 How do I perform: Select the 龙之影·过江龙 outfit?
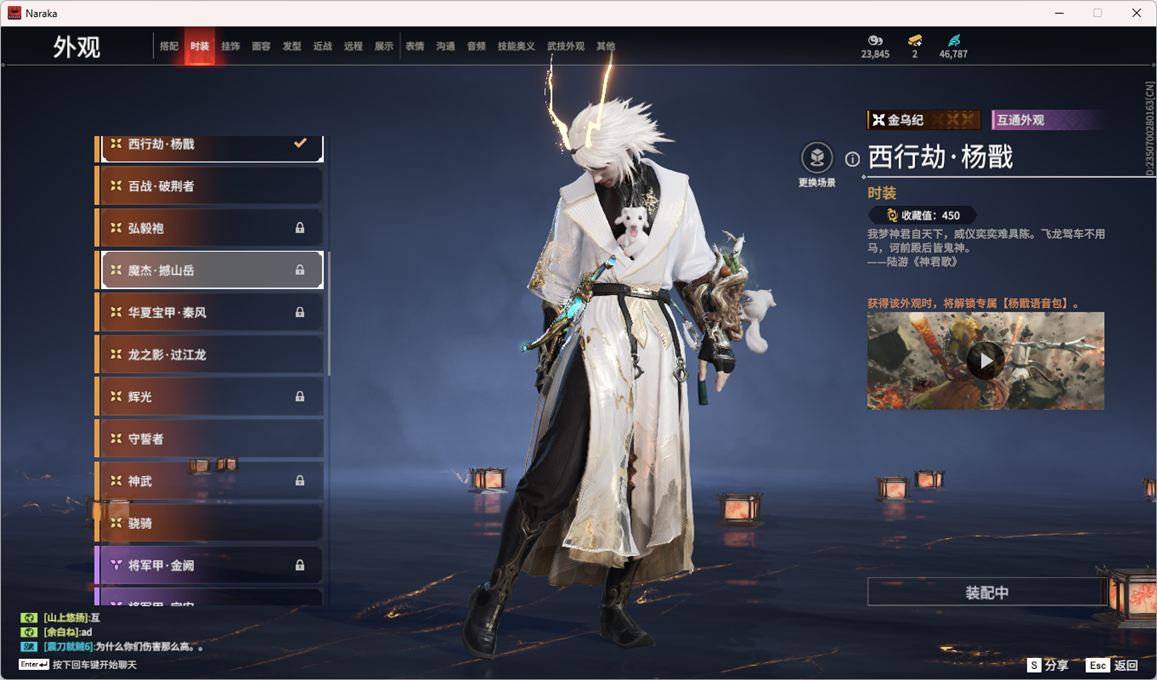pyautogui.click(x=210, y=354)
